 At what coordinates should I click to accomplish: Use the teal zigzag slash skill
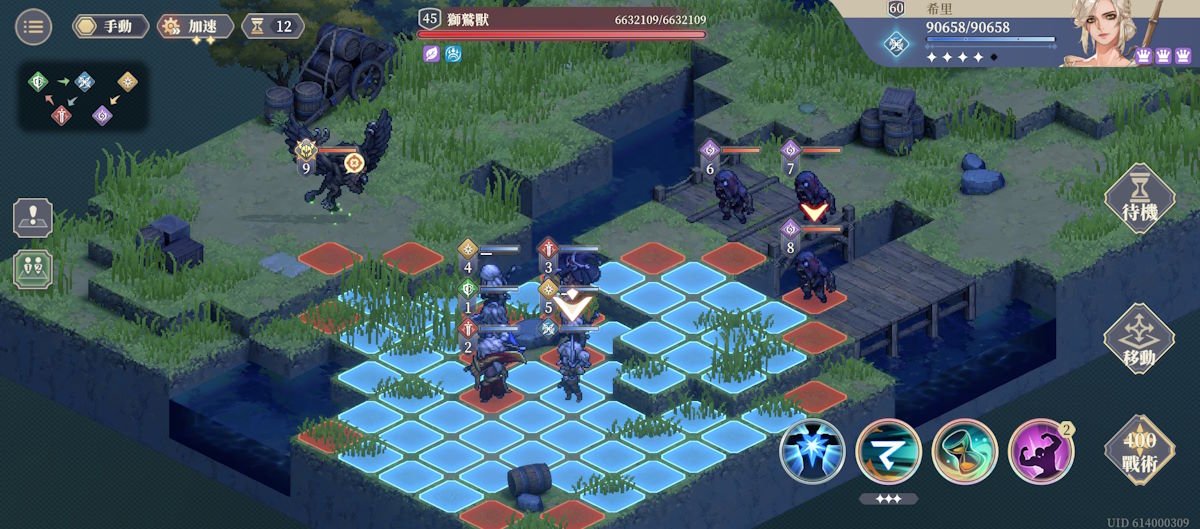[x=888, y=451]
